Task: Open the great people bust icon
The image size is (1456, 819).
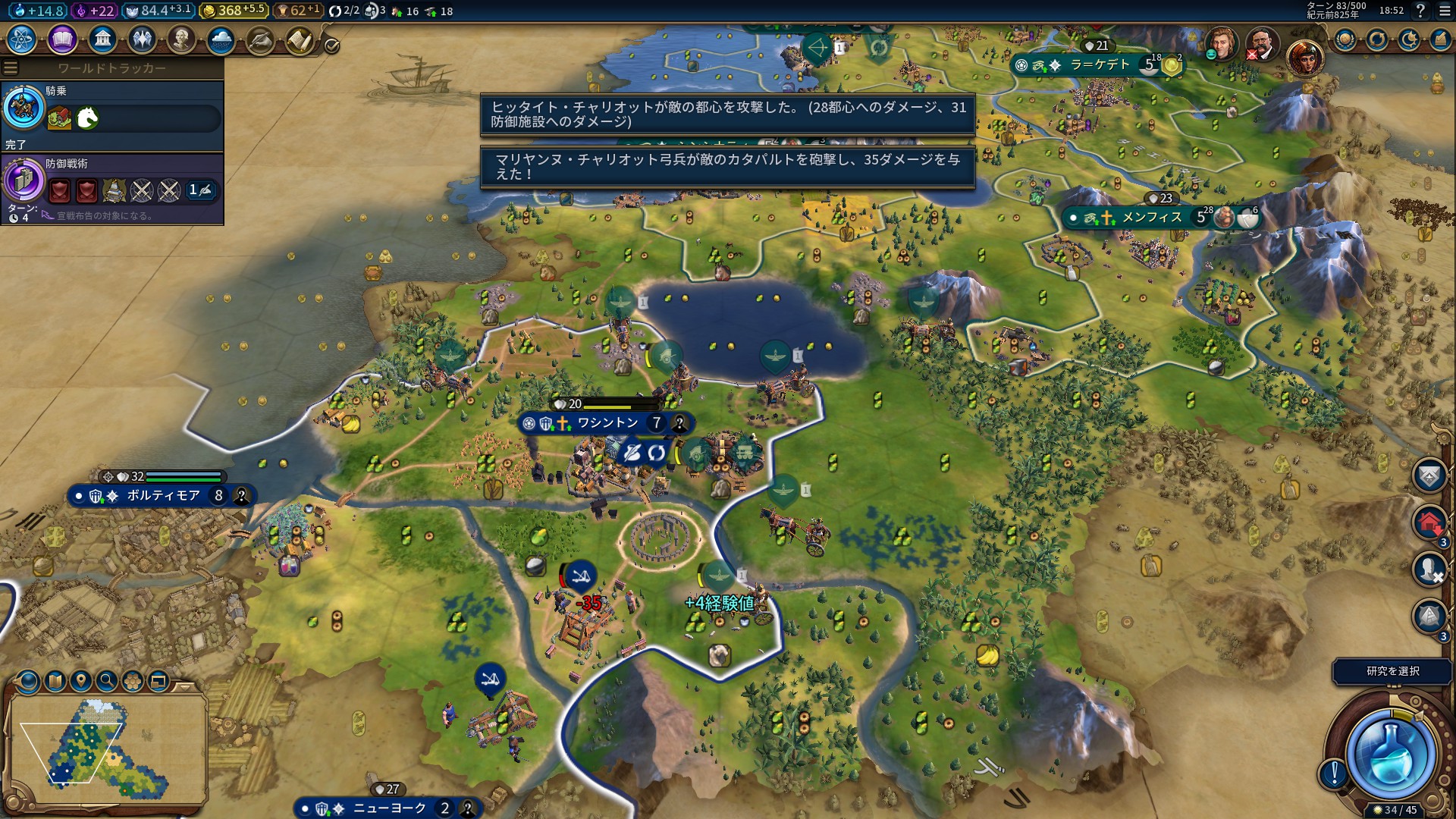Action: click(181, 39)
